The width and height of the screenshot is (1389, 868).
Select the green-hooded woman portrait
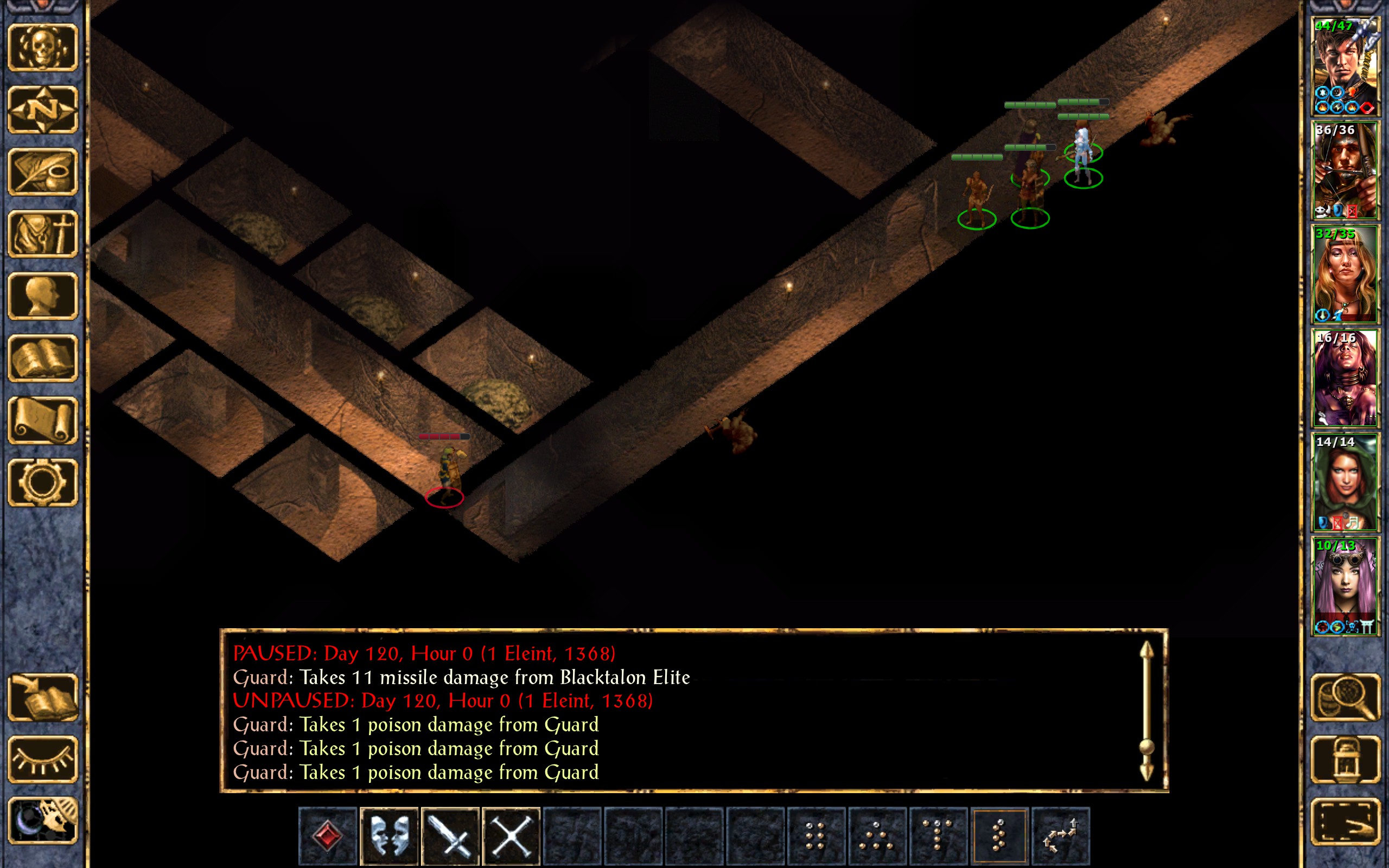(x=1345, y=482)
